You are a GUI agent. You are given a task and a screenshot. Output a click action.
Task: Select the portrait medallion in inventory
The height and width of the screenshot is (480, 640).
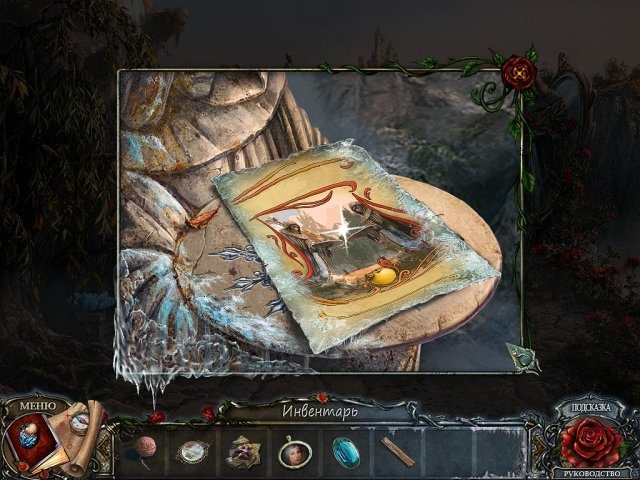[x=293, y=452]
